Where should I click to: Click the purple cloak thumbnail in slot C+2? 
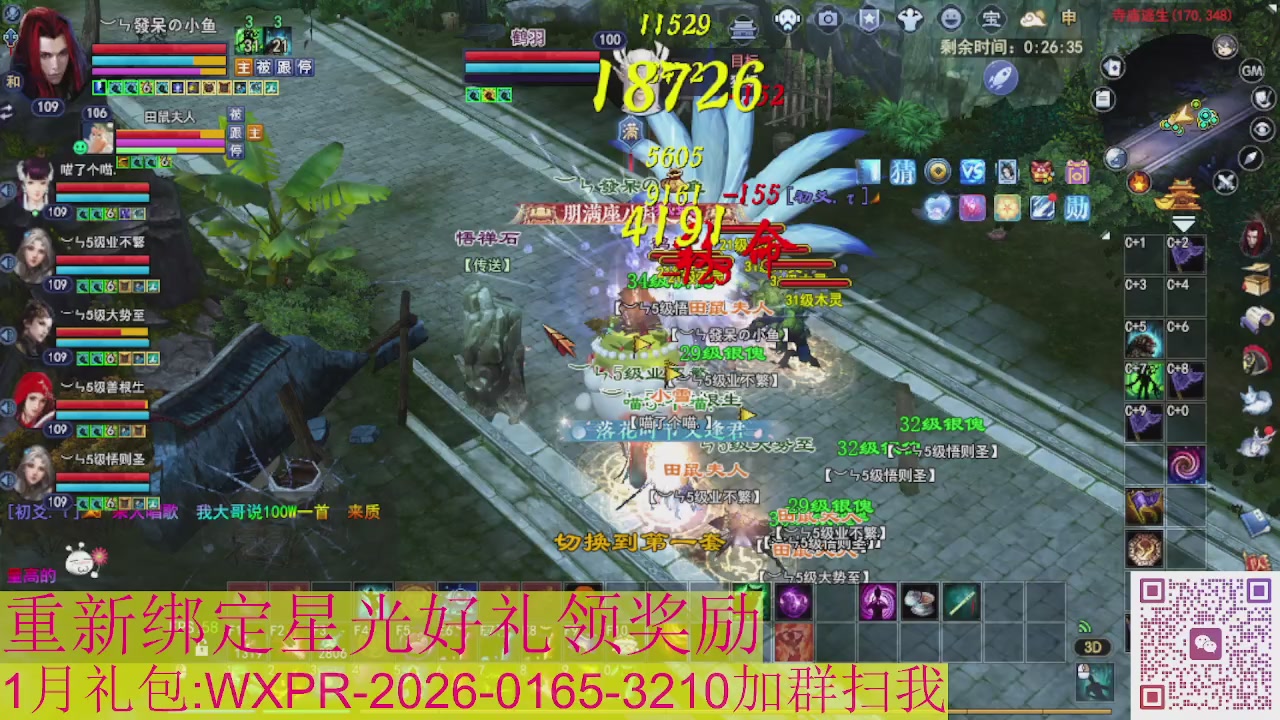[1188, 252]
